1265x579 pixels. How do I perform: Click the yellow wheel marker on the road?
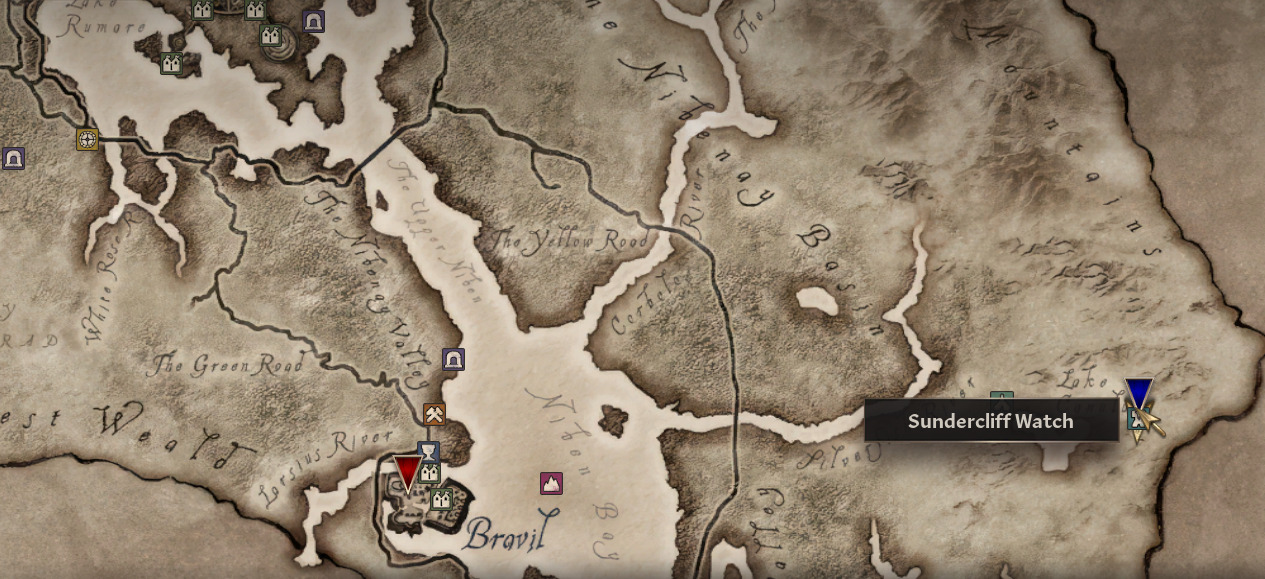click(x=88, y=139)
